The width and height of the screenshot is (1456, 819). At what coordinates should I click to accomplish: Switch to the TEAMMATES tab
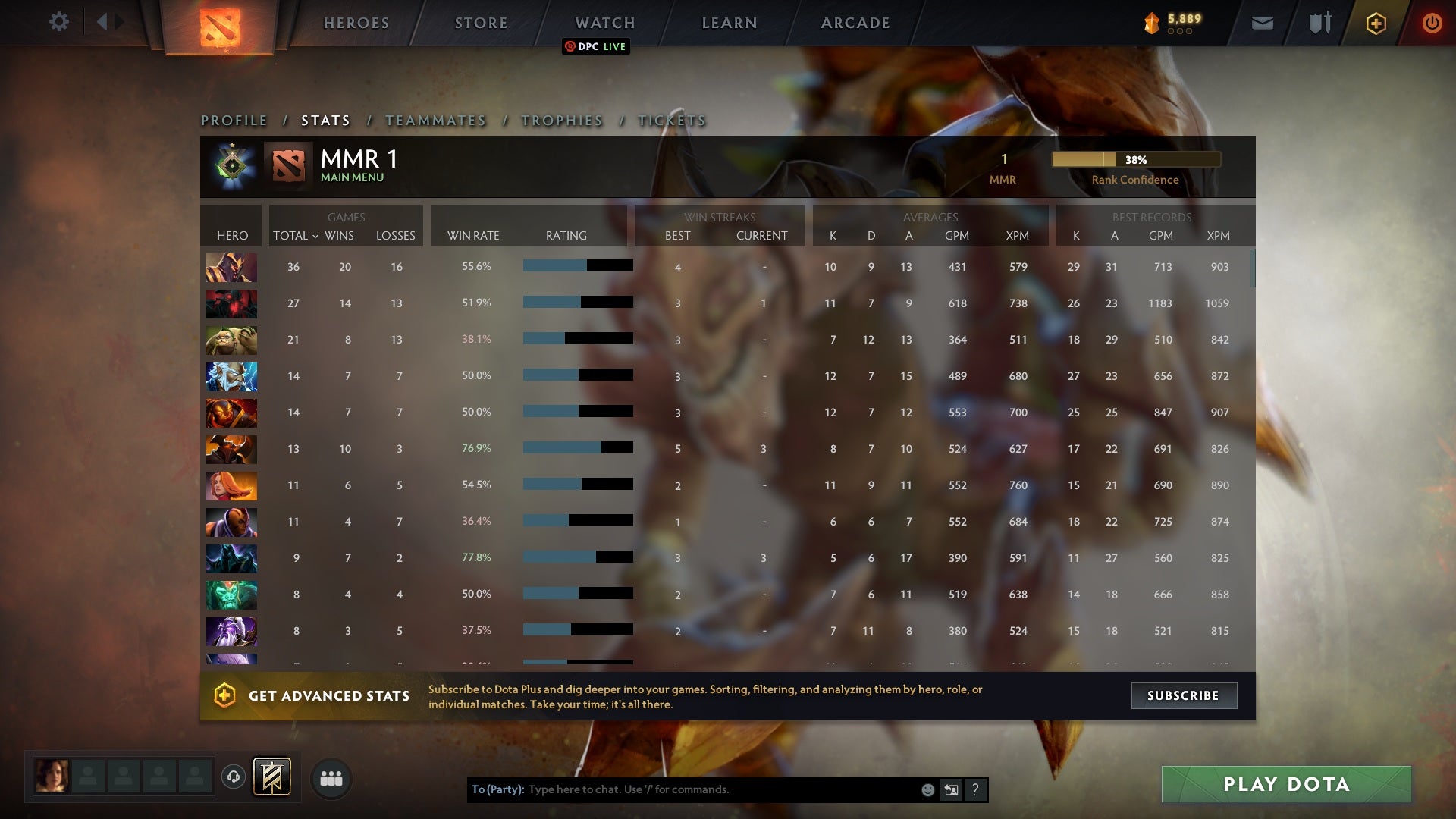pyautogui.click(x=437, y=120)
